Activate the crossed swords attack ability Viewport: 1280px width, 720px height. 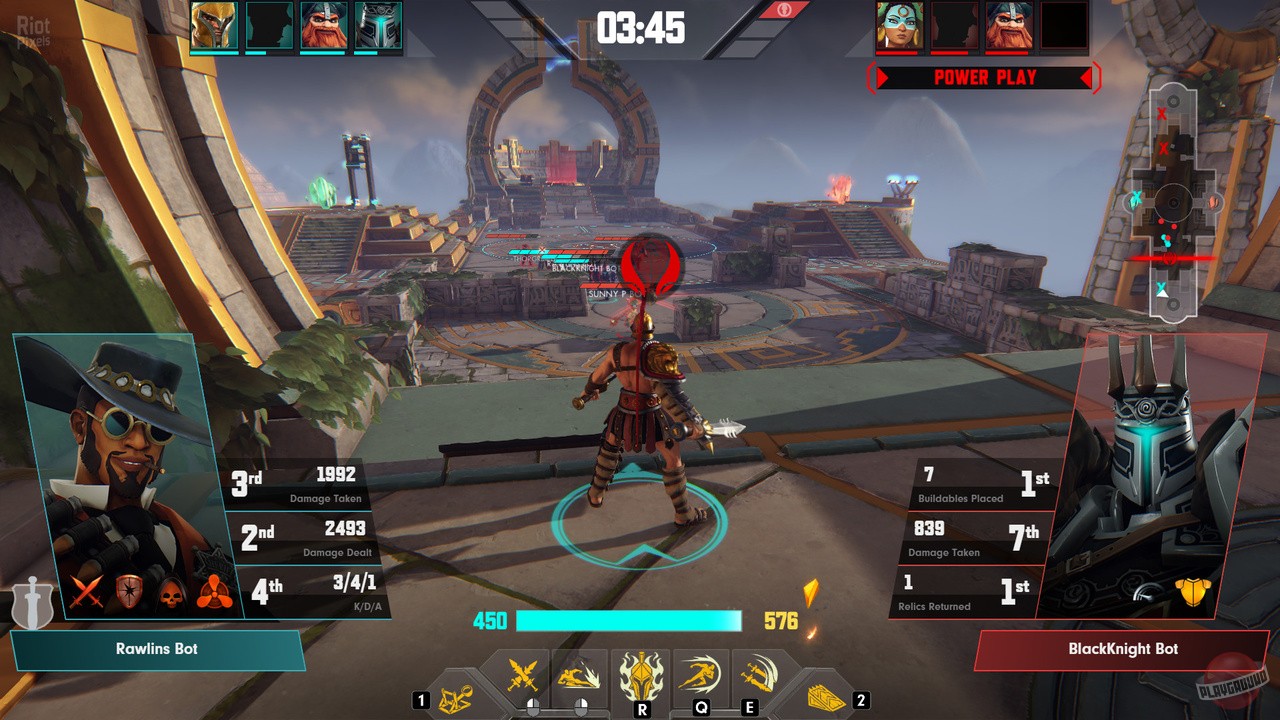tap(523, 676)
